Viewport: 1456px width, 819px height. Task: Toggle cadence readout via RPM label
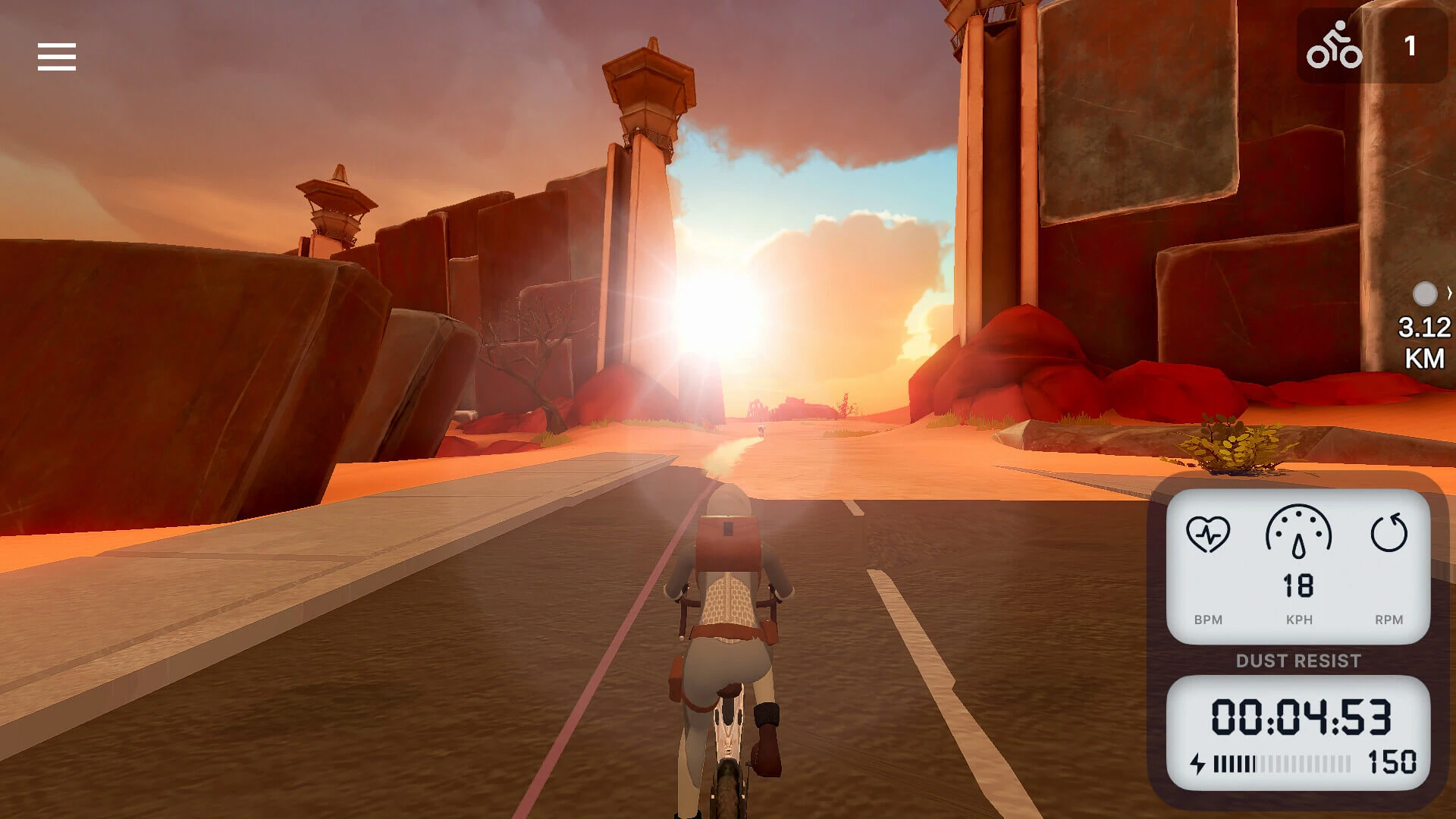[x=1390, y=620]
